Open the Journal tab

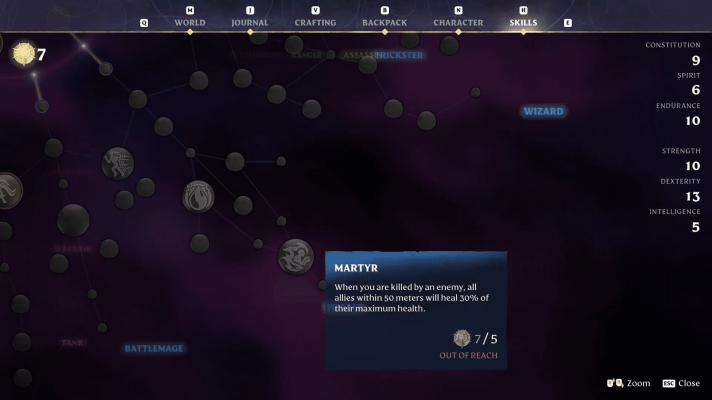tap(249, 22)
